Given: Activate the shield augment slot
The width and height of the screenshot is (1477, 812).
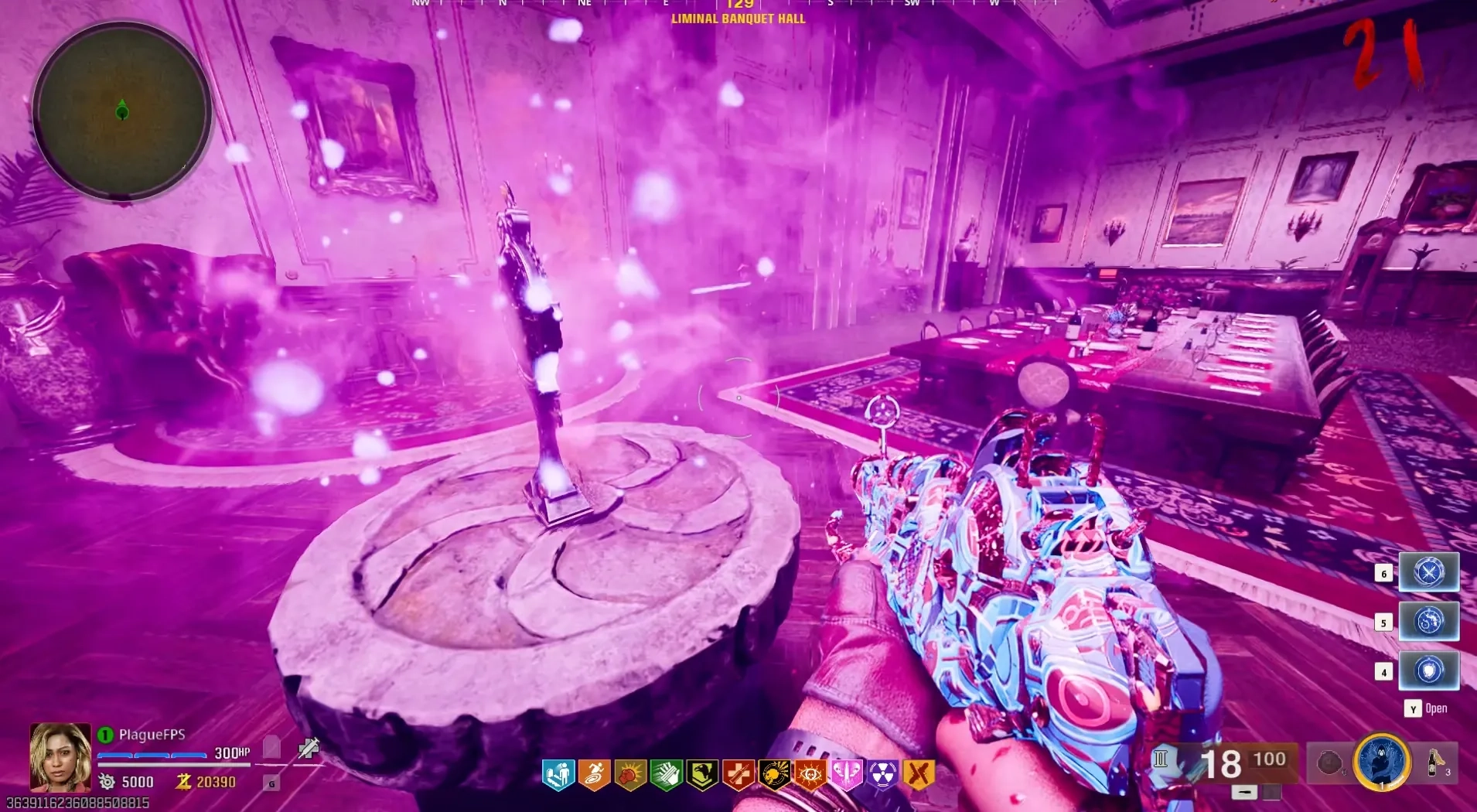Looking at the screenshot, I should click(1428, 670).
